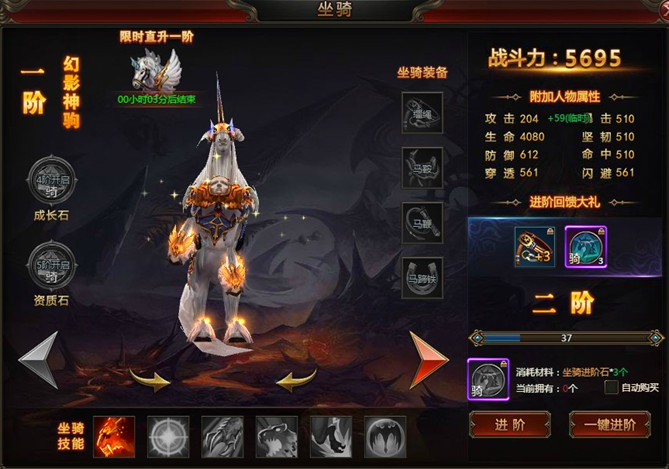The width and height of the screenshot is (669, 469).
Task: Click the 坐骑进阶石 material icon
Action: point(488,379)
